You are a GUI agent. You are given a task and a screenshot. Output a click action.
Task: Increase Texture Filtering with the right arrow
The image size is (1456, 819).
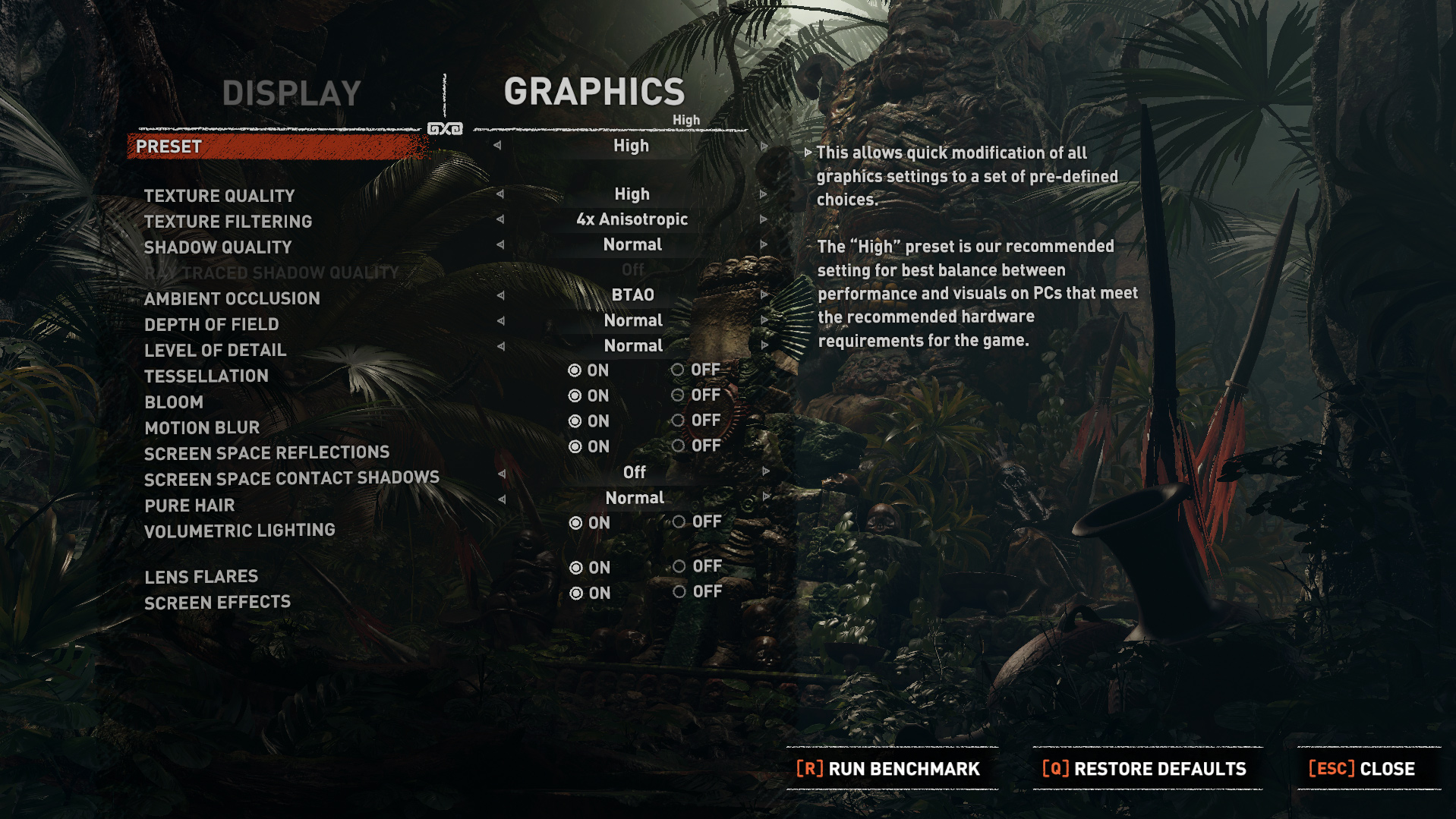(764, 219)
